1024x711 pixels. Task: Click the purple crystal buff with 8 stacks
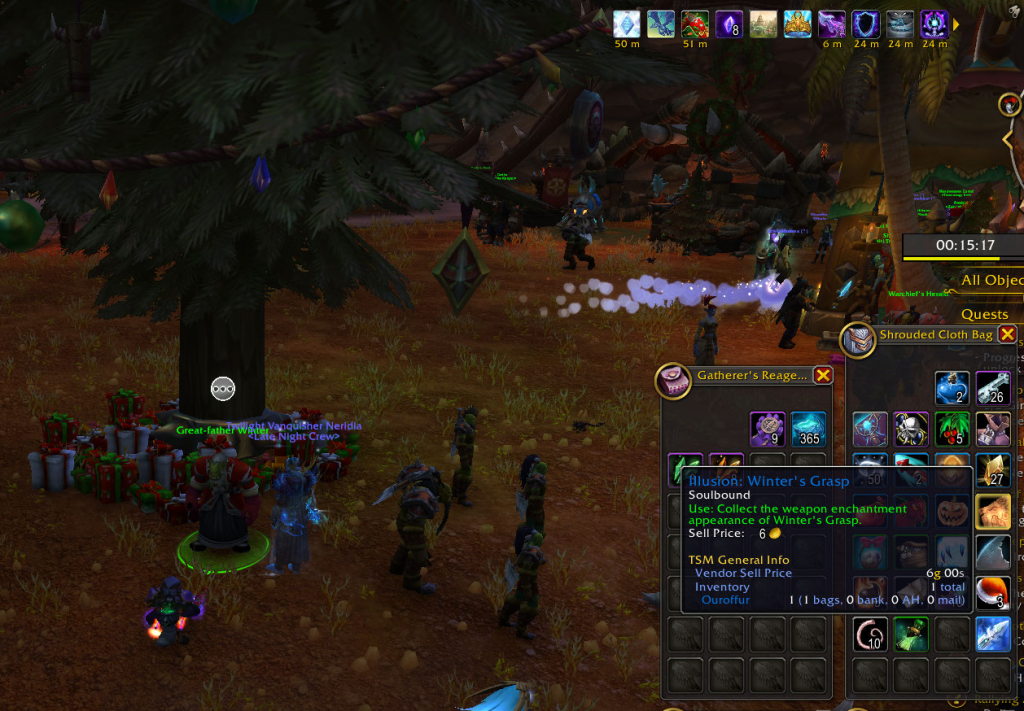(x=729, y=24)
